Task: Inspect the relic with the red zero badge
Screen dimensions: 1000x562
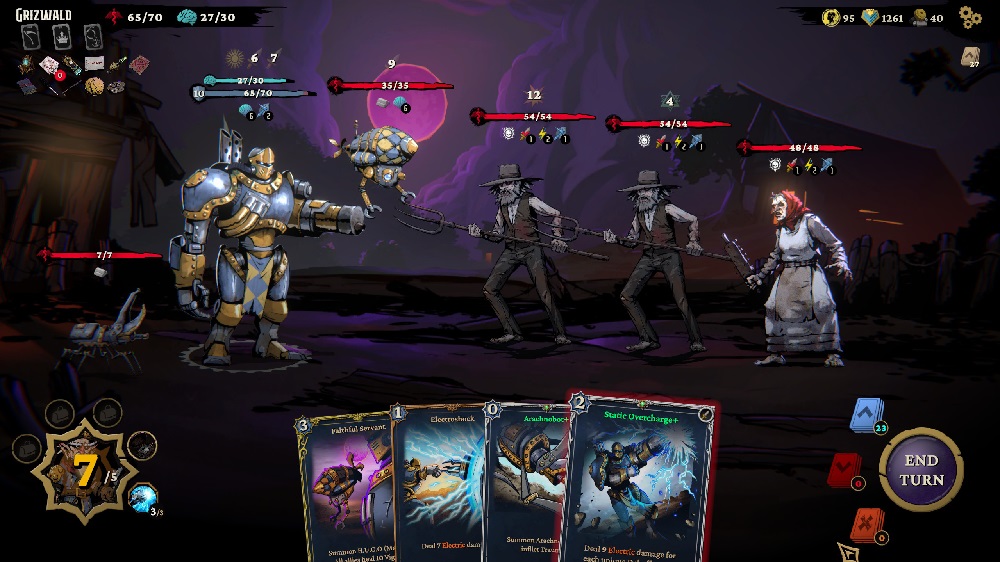Action: pos(48,65)
